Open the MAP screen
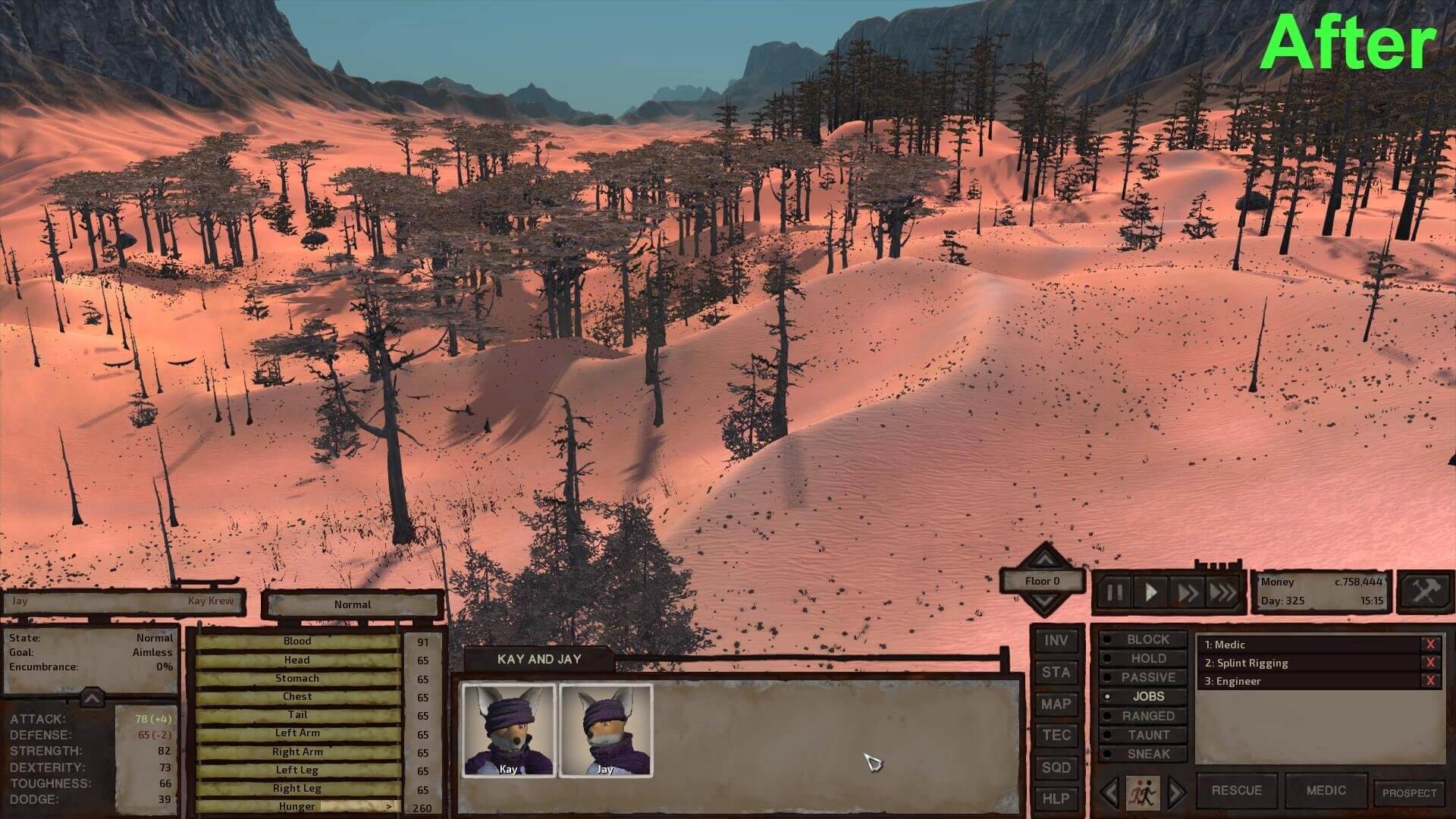1456x819 pixels. pyautogui.click(x=1056, y=704)
